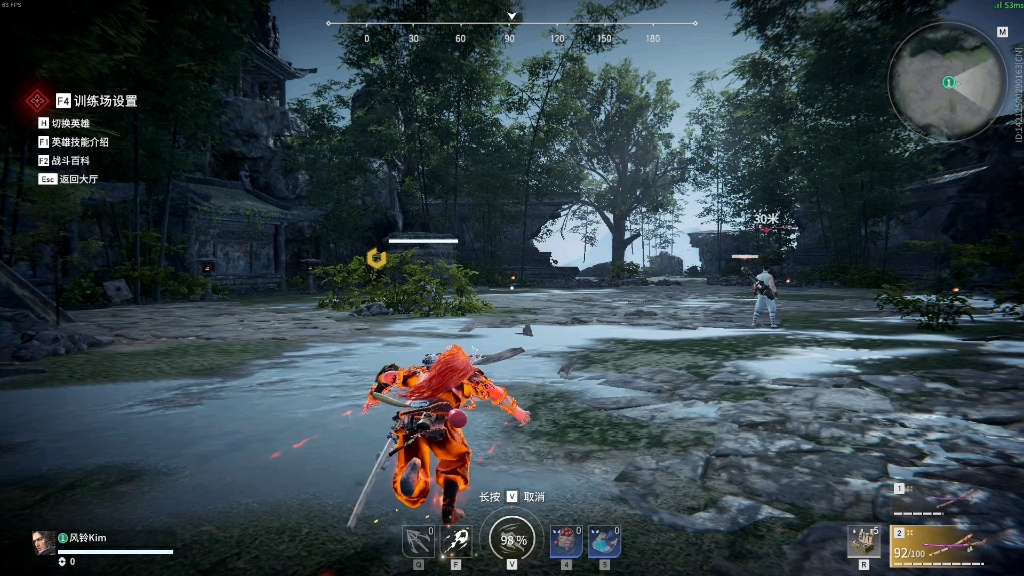This screenshot has width=1024, height=576.
Task: Open the 训练场设置 training ground settings
Action: (x=104, y=101)
